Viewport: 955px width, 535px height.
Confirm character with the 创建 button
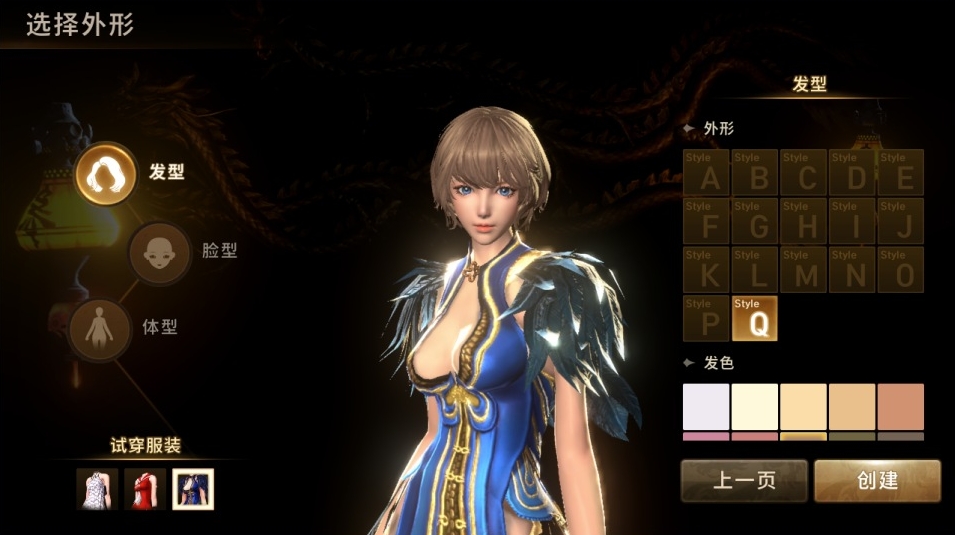pos(877,481)
